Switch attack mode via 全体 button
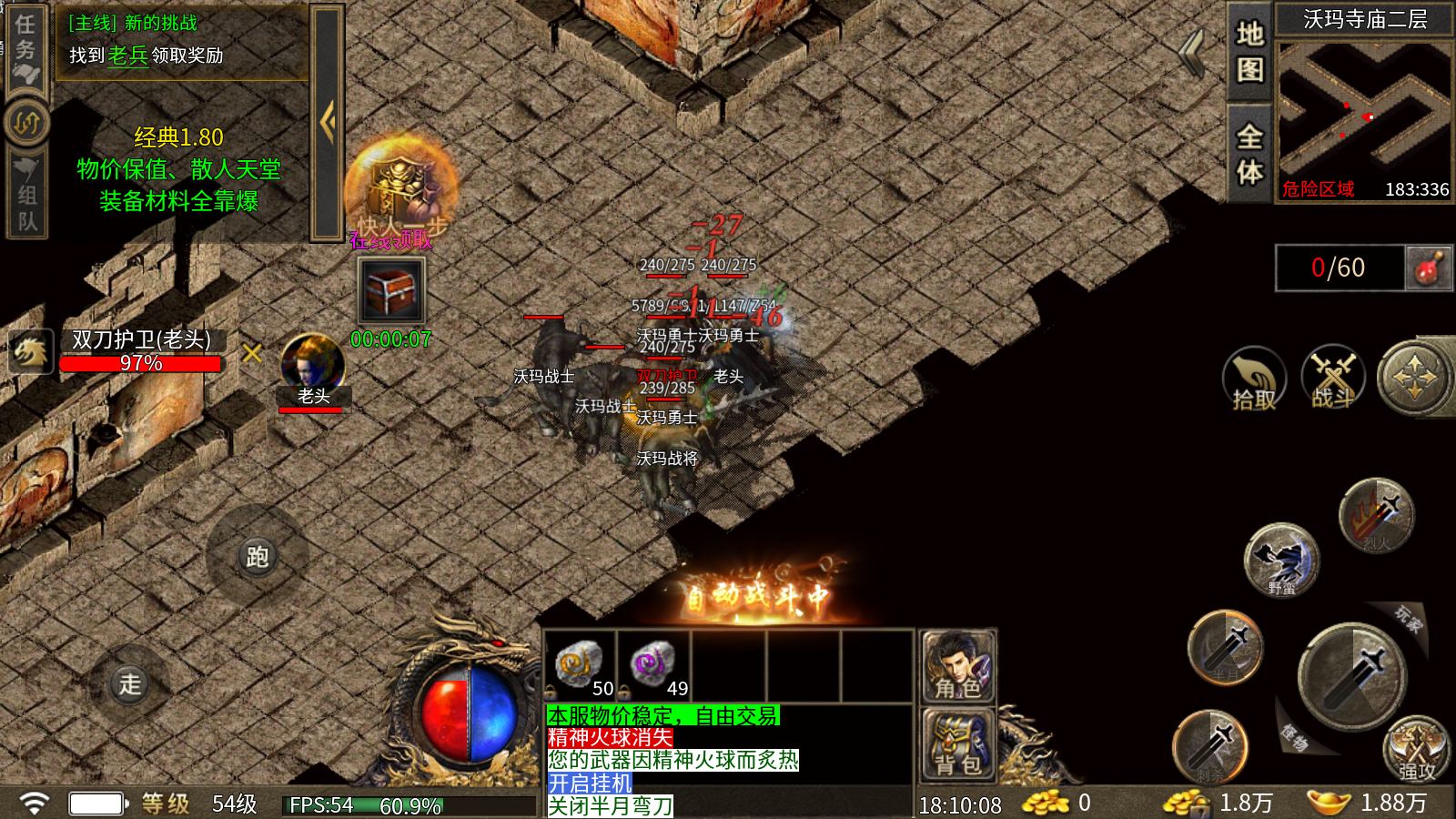 tap(1249, 154)
